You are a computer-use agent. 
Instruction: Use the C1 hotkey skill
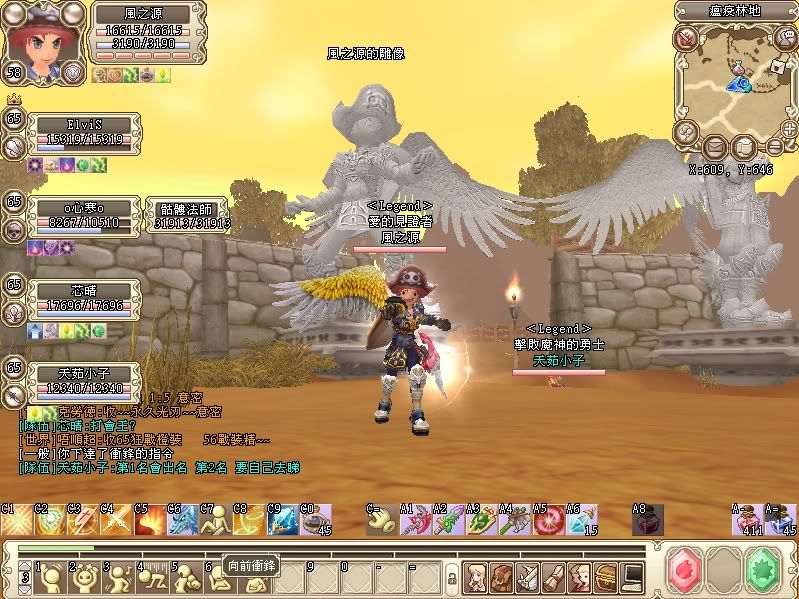16,521
